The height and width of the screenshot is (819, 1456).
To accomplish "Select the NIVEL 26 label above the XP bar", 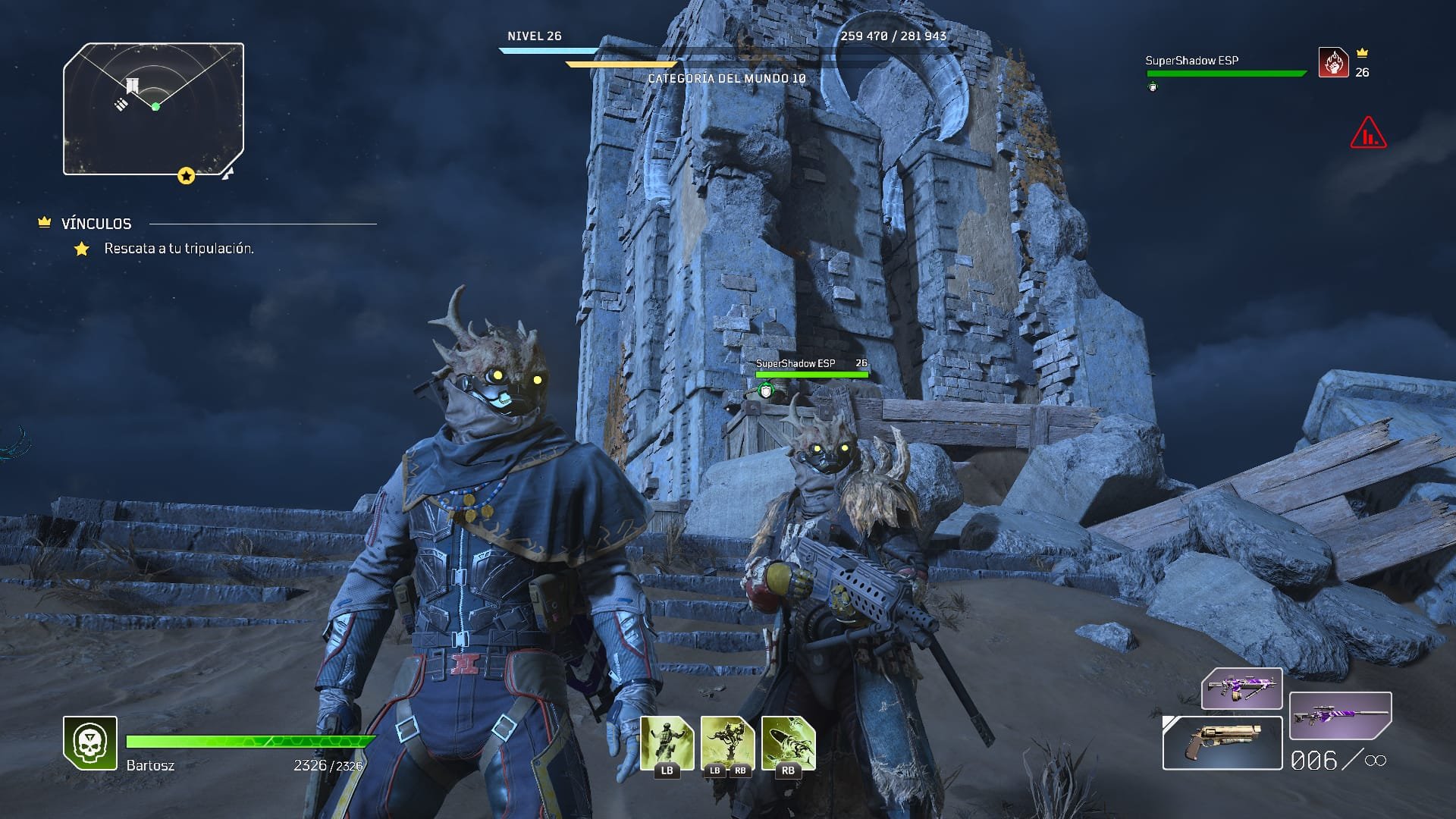I will pos(534,36).
